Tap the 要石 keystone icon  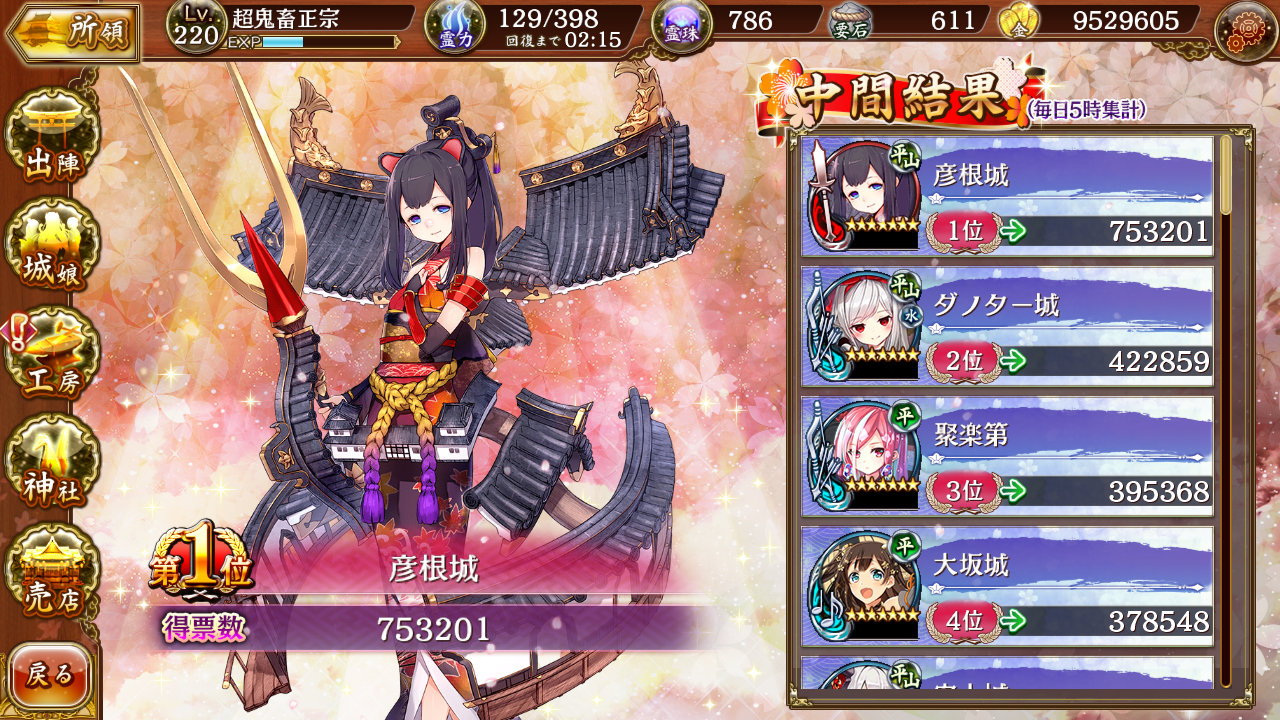[x=850, y=23]
